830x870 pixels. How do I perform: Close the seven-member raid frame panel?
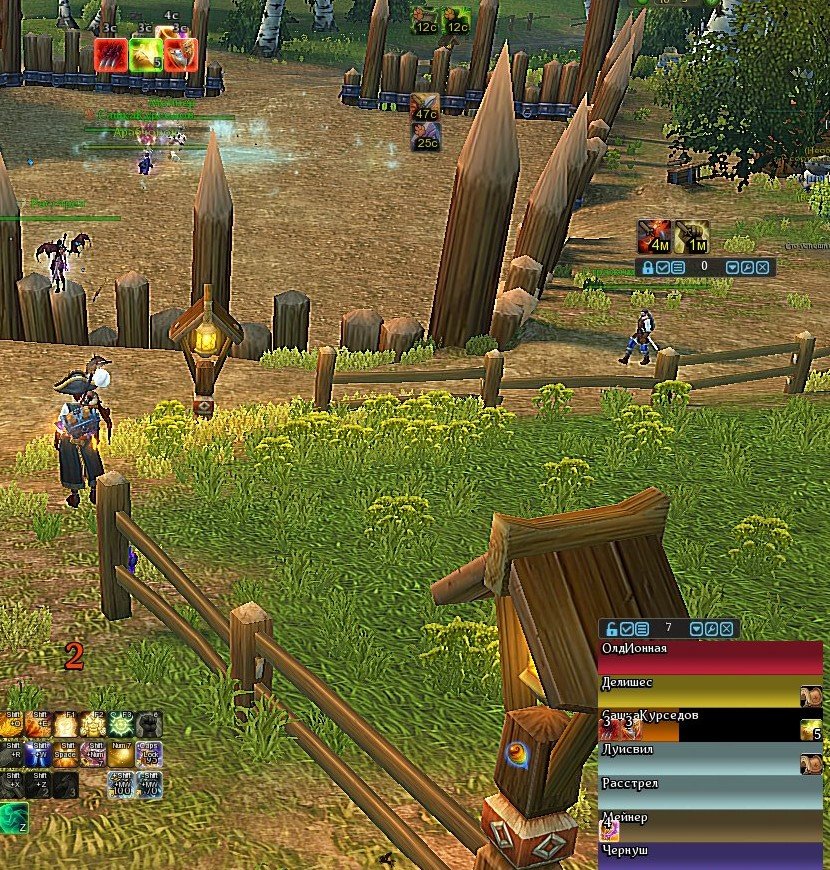(x=727, y=629)
